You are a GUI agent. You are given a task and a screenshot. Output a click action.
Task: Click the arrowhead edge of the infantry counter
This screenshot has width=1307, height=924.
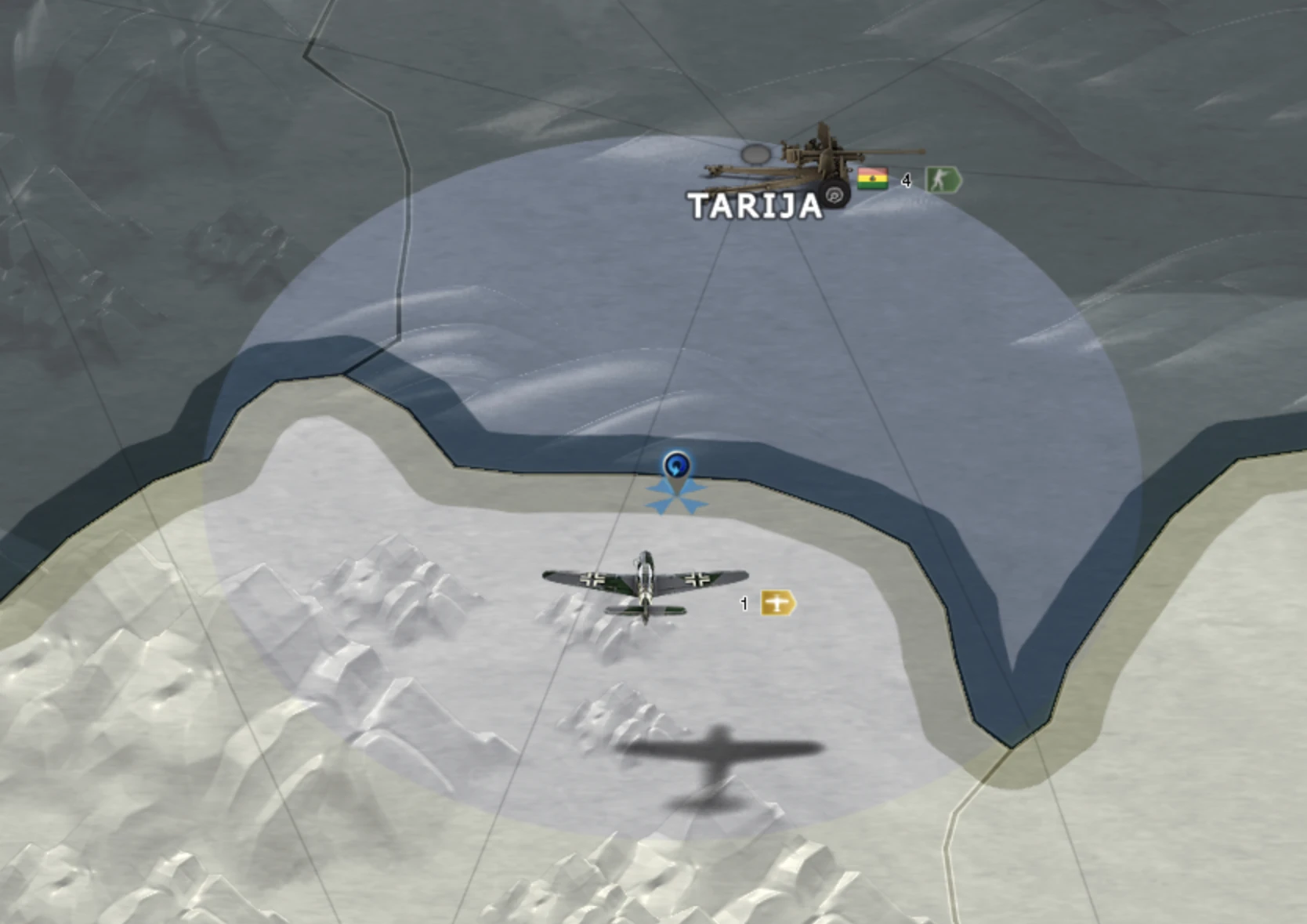(958, 179)
